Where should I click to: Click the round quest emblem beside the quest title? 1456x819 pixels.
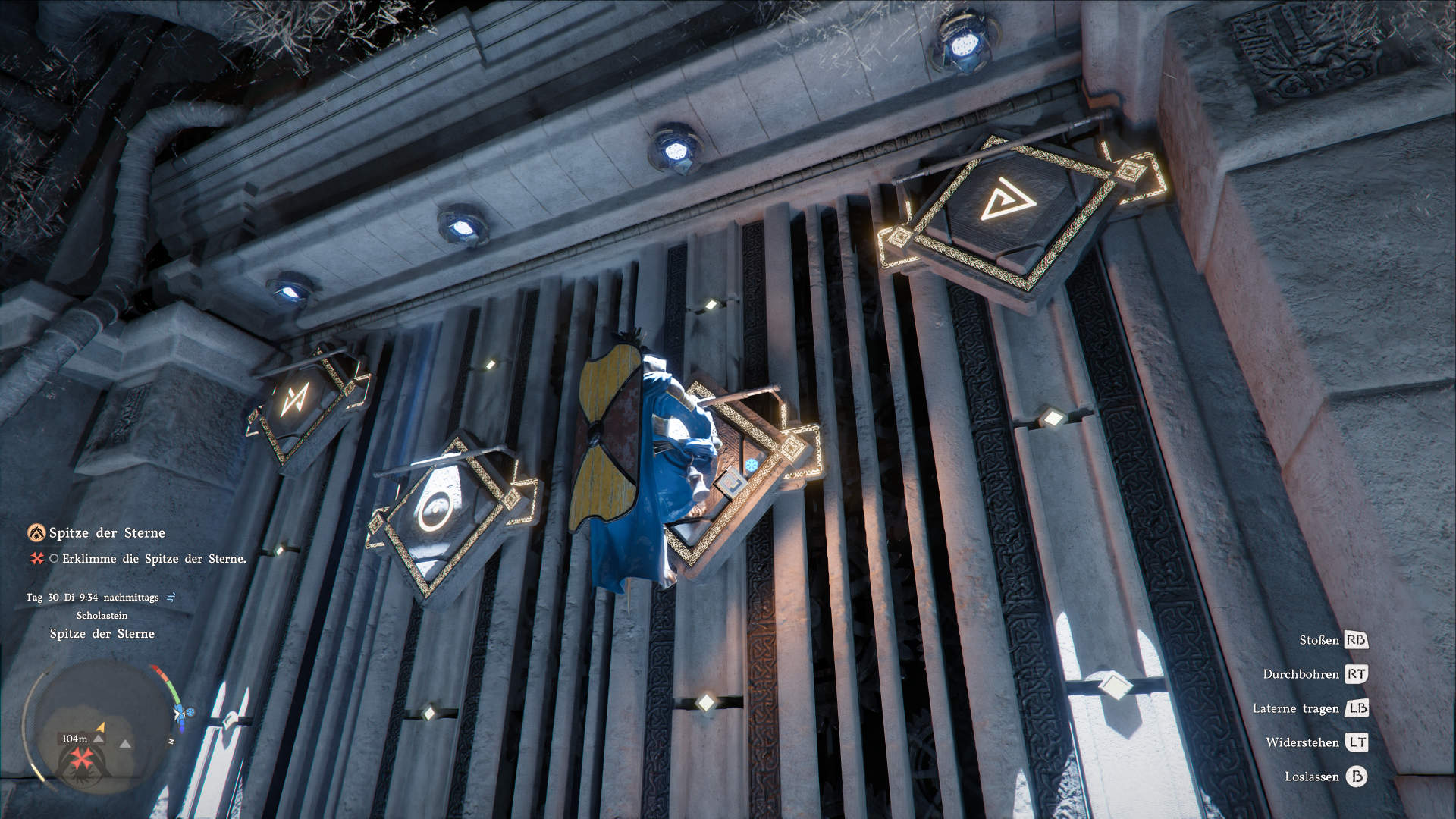(x=36, y=533)
